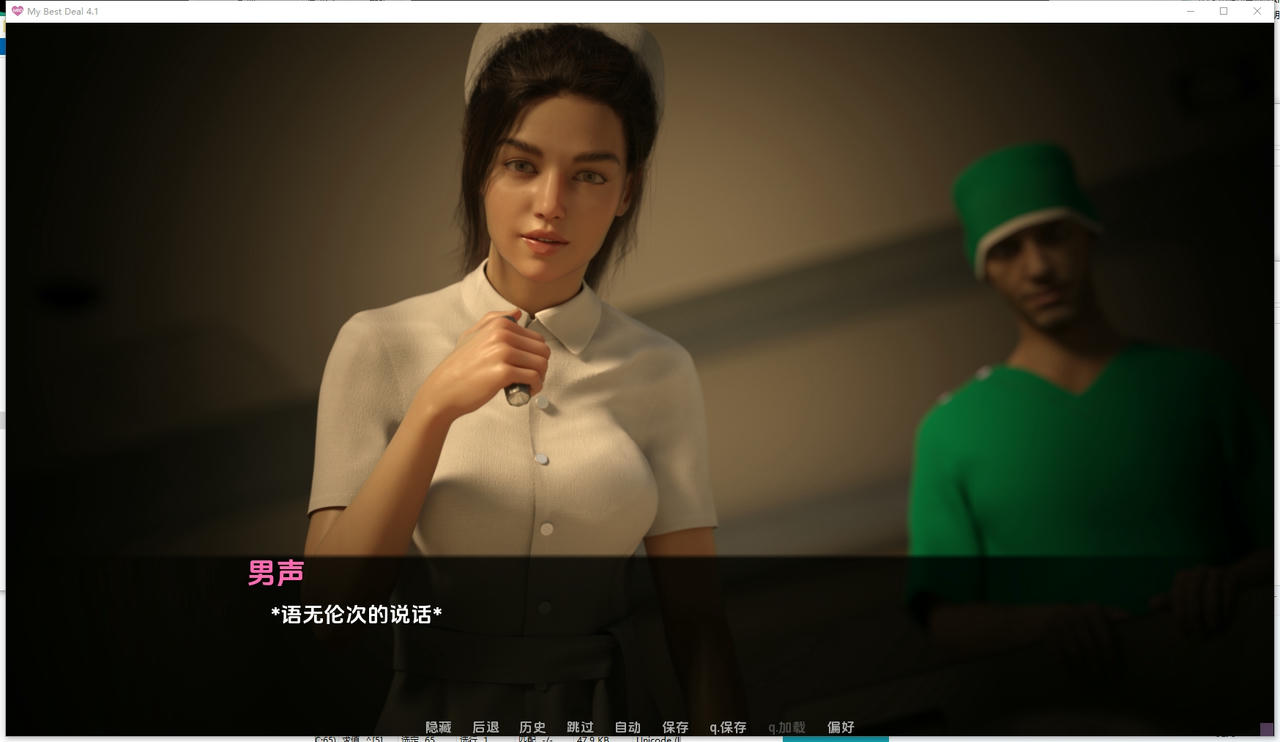Perform a quick save with q.保存
The width and height of the screenshot is (1280, 742).
tap(729, 727)
